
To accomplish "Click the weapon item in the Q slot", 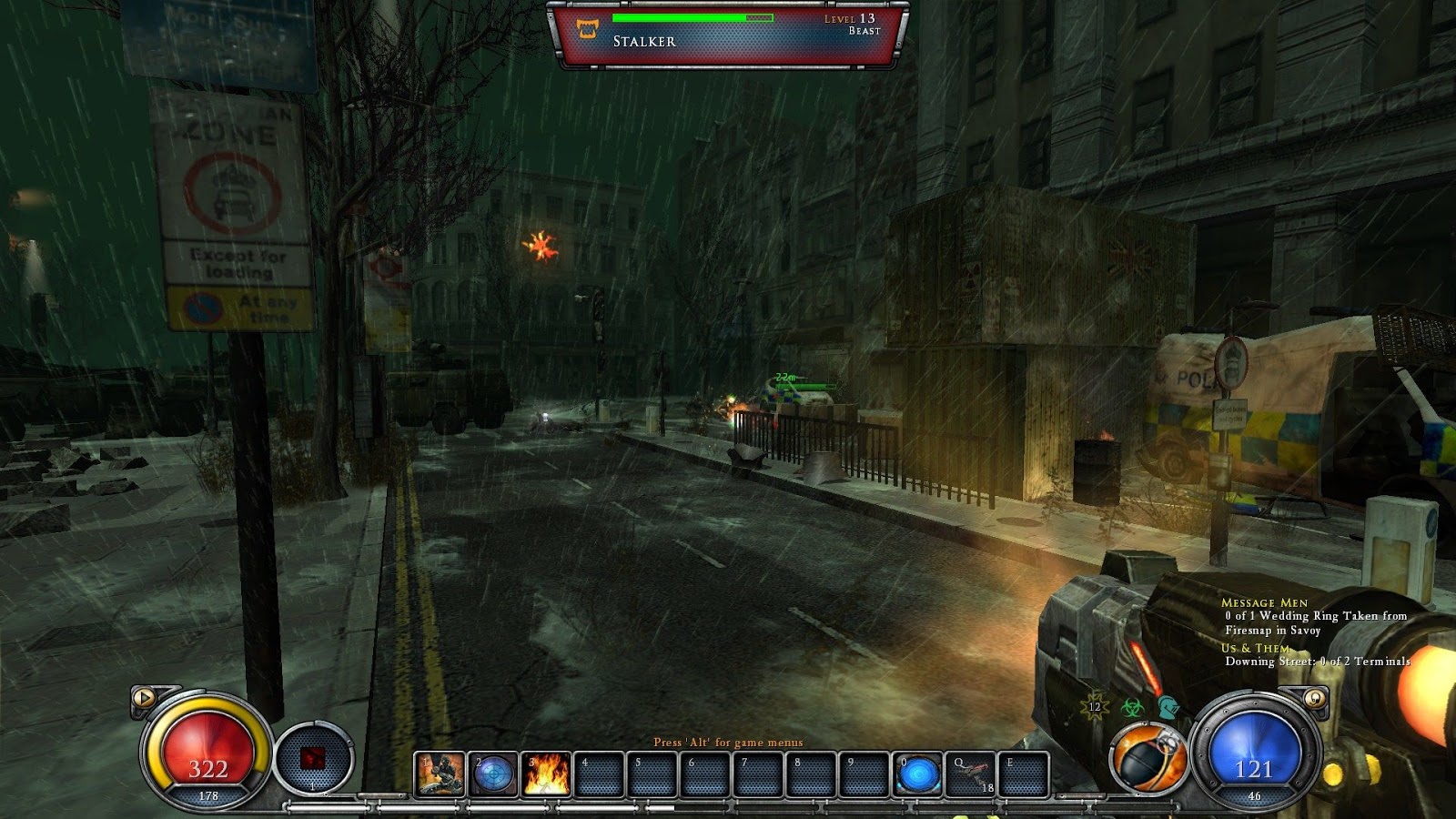I will (x=974, y=775).
